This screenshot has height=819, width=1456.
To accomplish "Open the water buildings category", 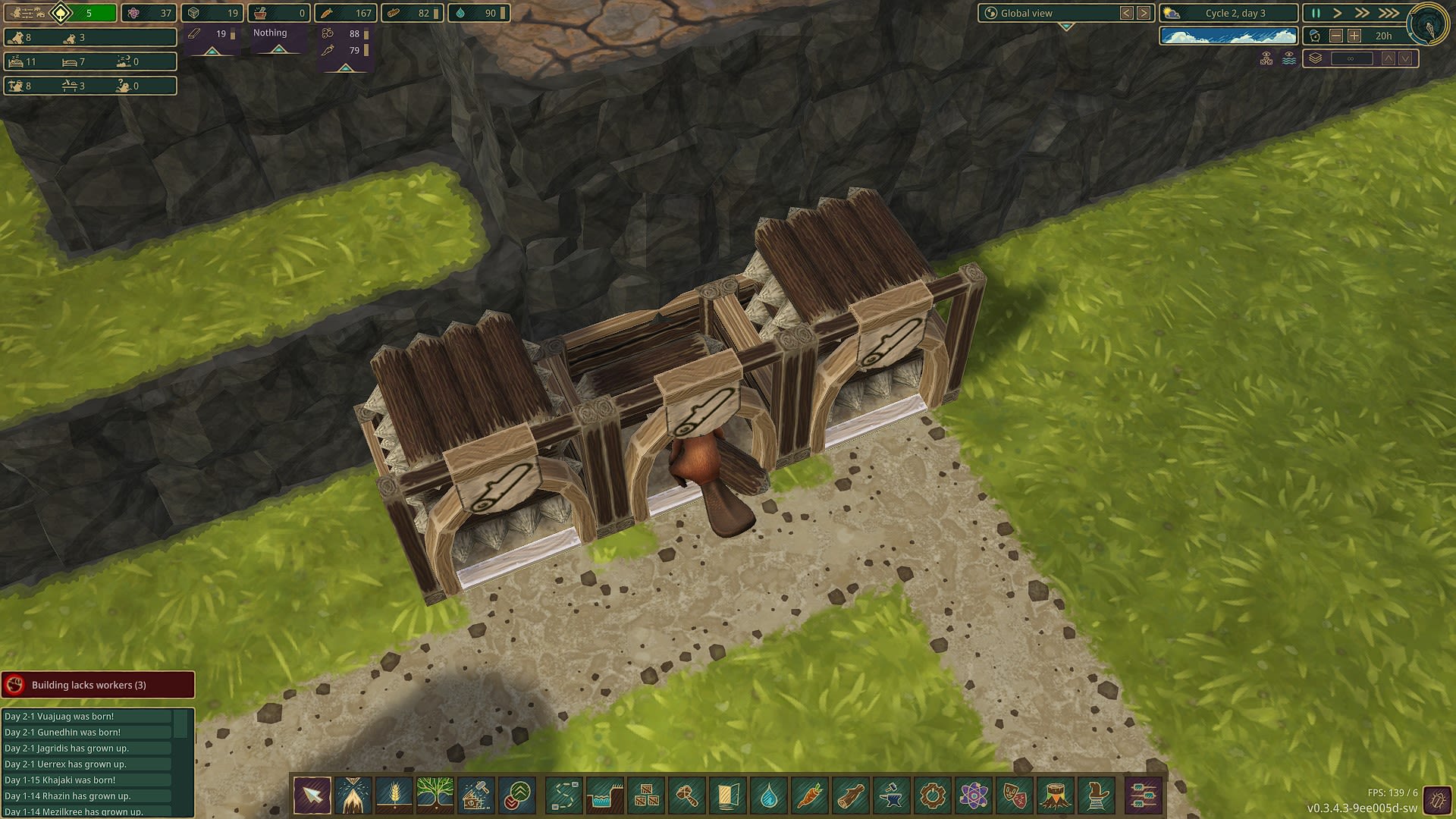I will [x=768, y=795].
